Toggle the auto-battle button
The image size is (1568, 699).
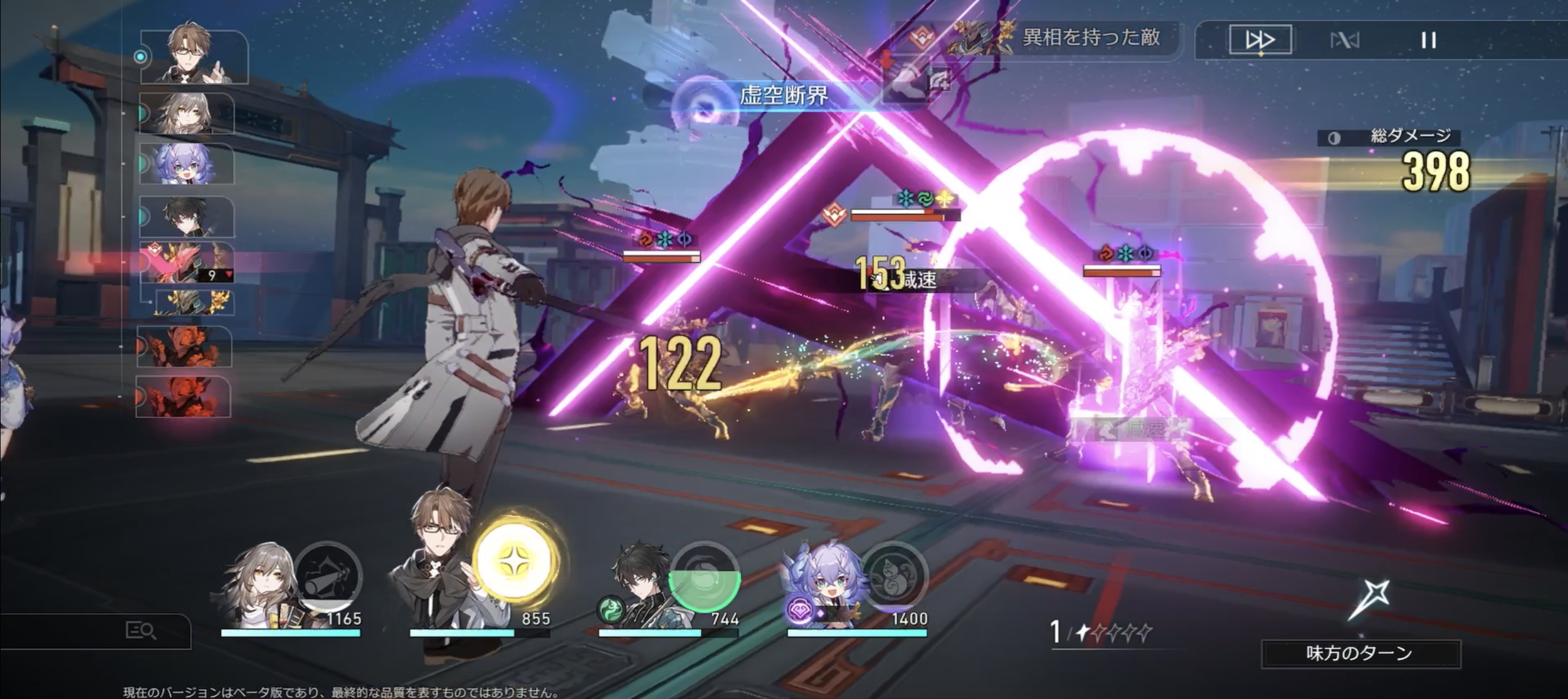tap(1344, 41)
